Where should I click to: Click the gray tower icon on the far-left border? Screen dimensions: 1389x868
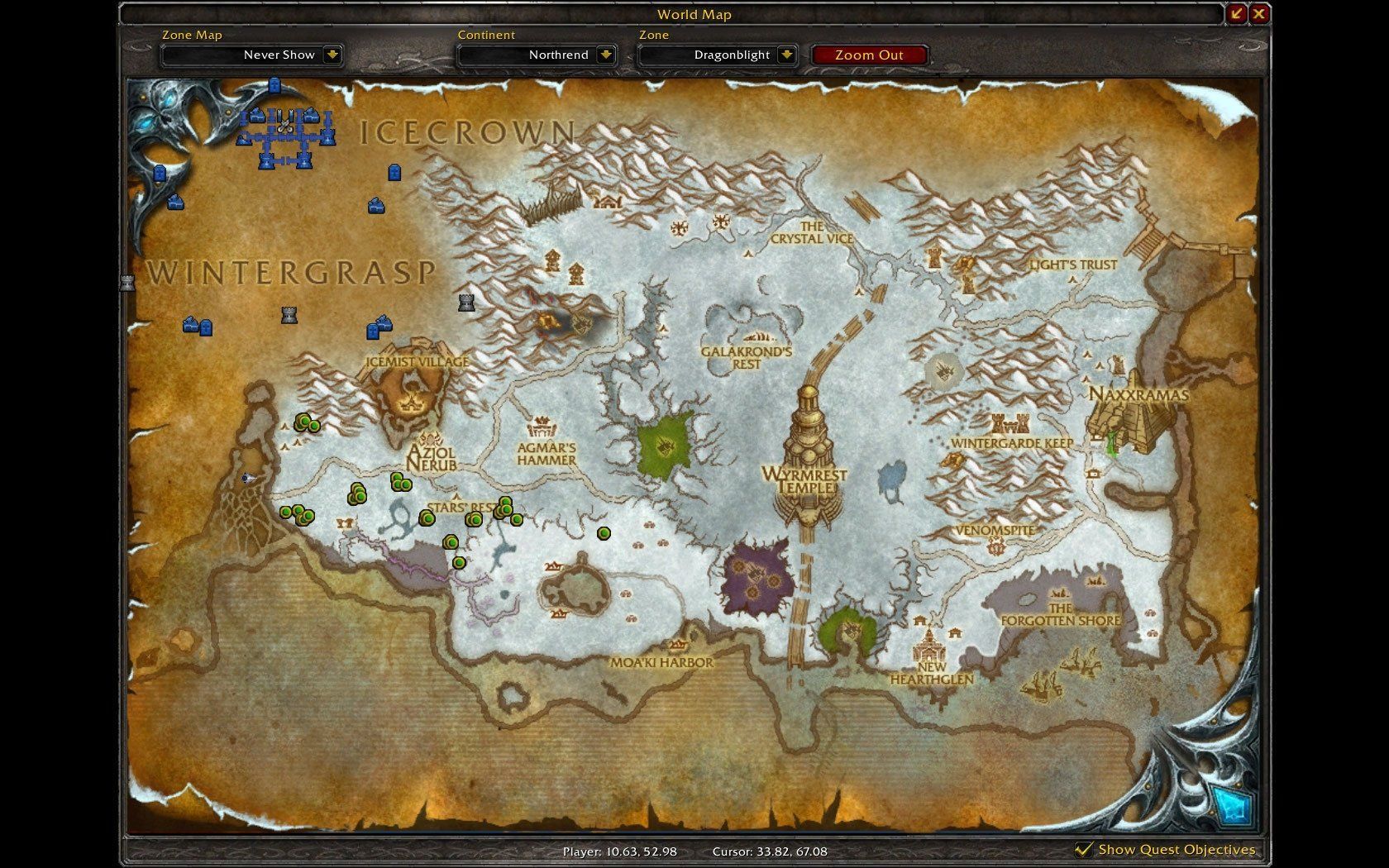coord(127,281)
